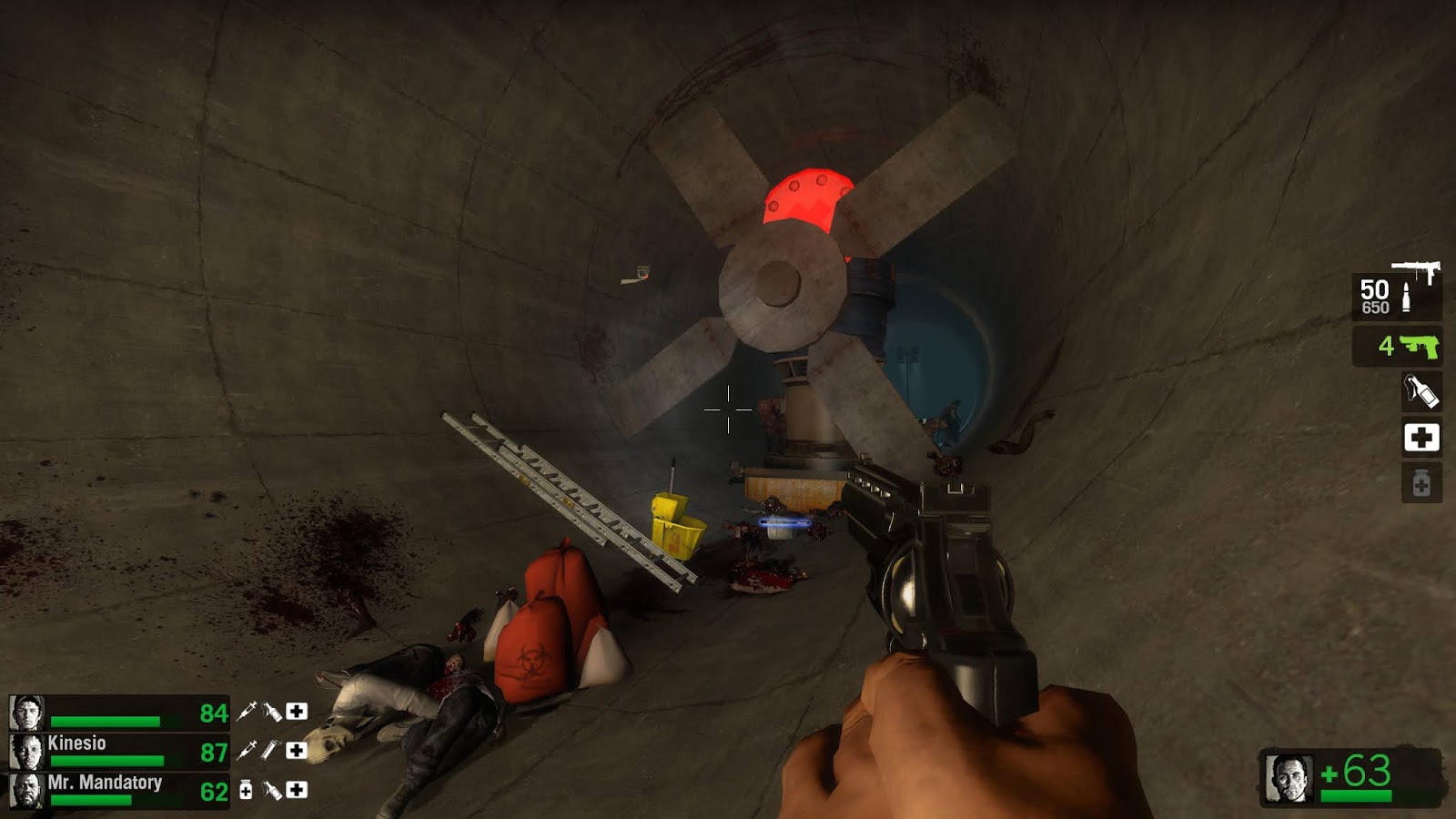Viewport: 1456px width, 819px height.
Task: Click Kinesio's pipe bomb icon
Action: (269, 750)
